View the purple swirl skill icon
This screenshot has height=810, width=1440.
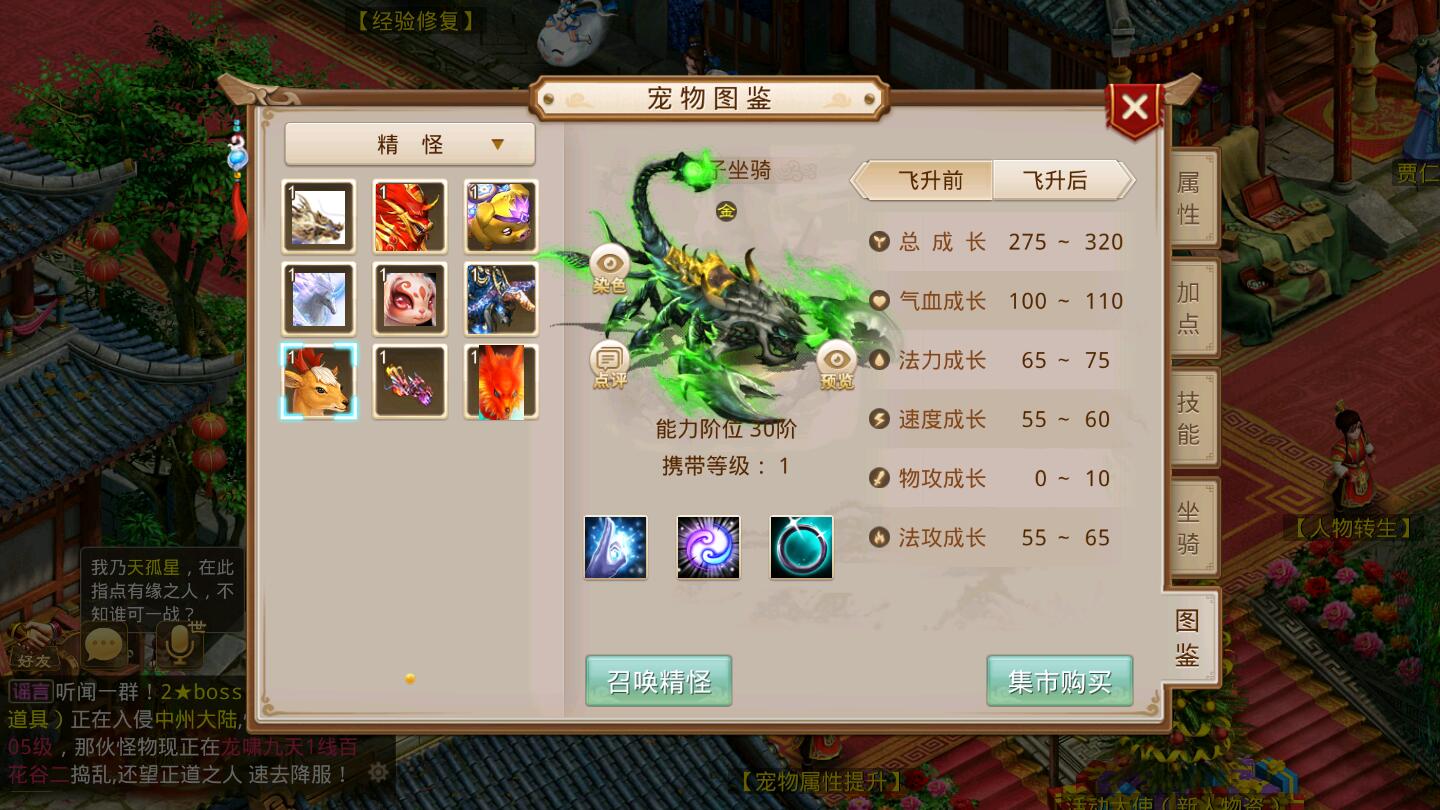click(x=708, y=546)
